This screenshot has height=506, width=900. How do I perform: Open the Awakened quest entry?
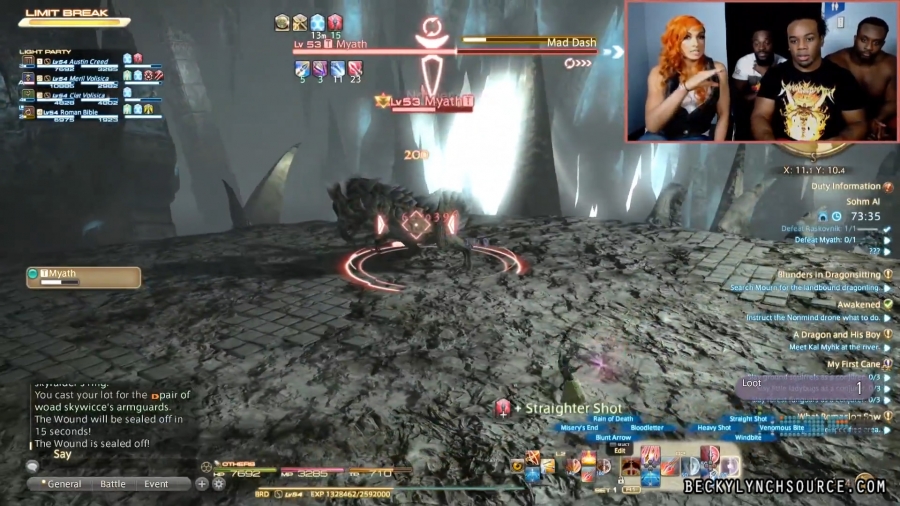(859, 304)
